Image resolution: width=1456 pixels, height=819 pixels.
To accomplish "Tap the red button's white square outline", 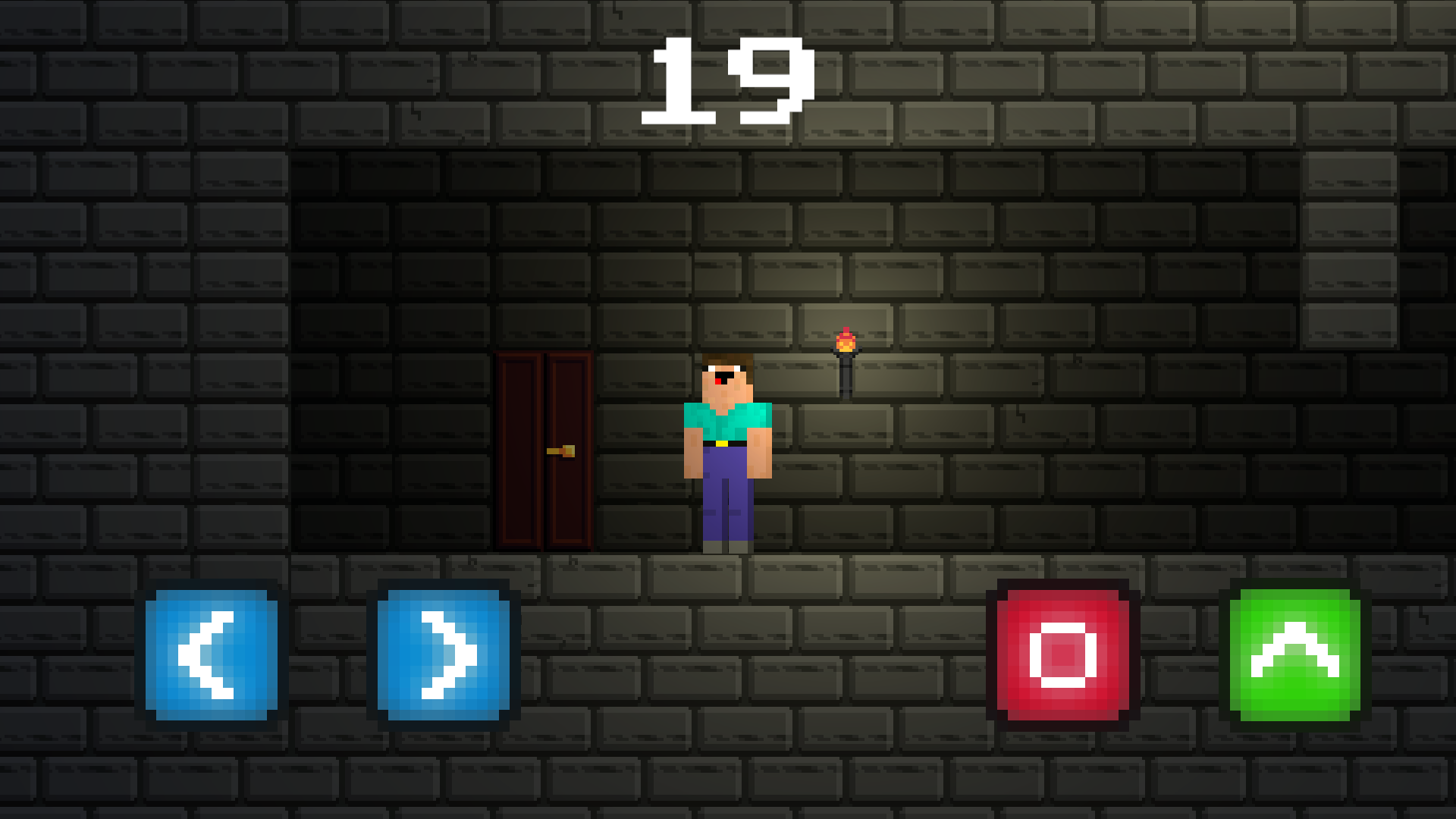I will 1065,654.
